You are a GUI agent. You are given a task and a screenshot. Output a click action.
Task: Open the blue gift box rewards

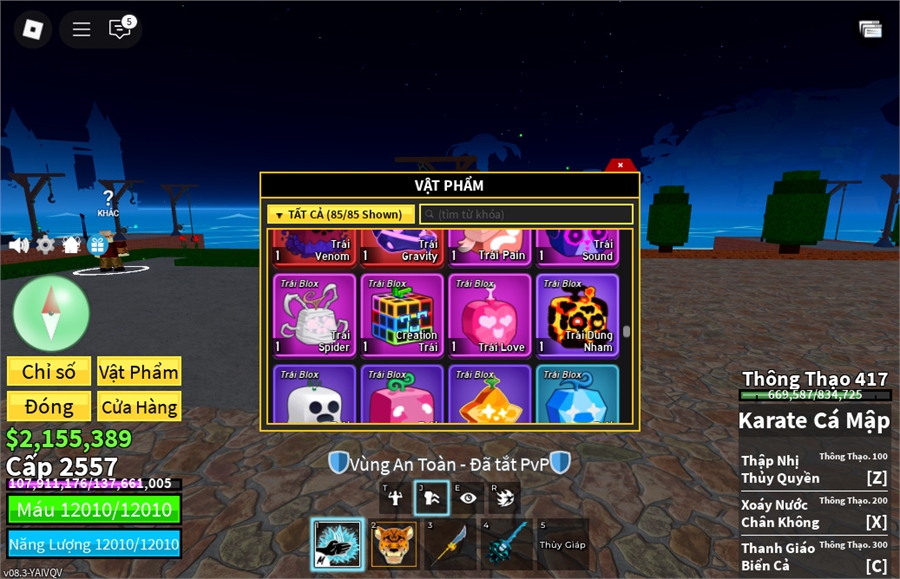tap(97, 245)
